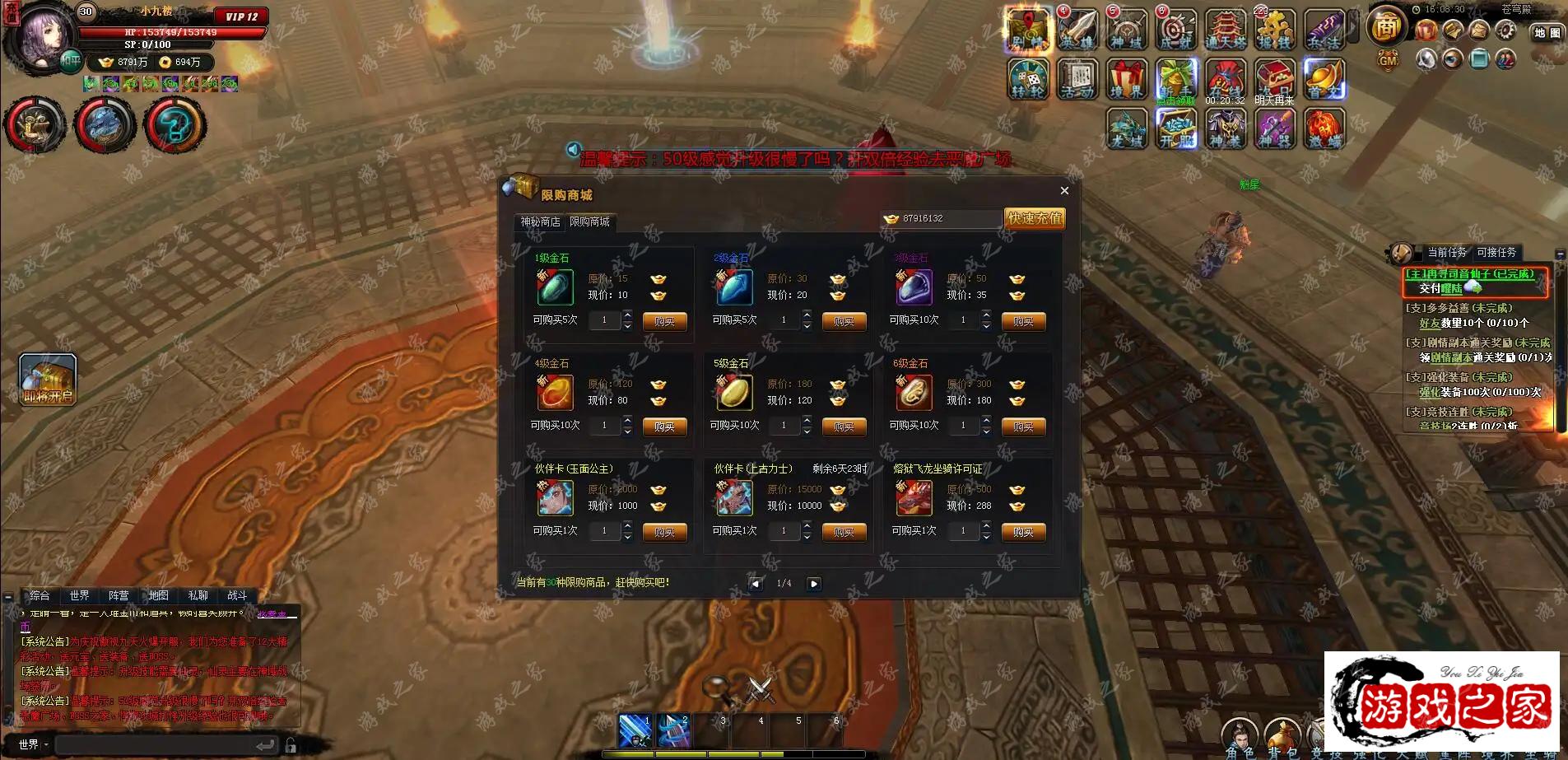This screenshot has width=1568, height=760.
Task: Purchase the 5级金石 item
Action: coord(844,427)
